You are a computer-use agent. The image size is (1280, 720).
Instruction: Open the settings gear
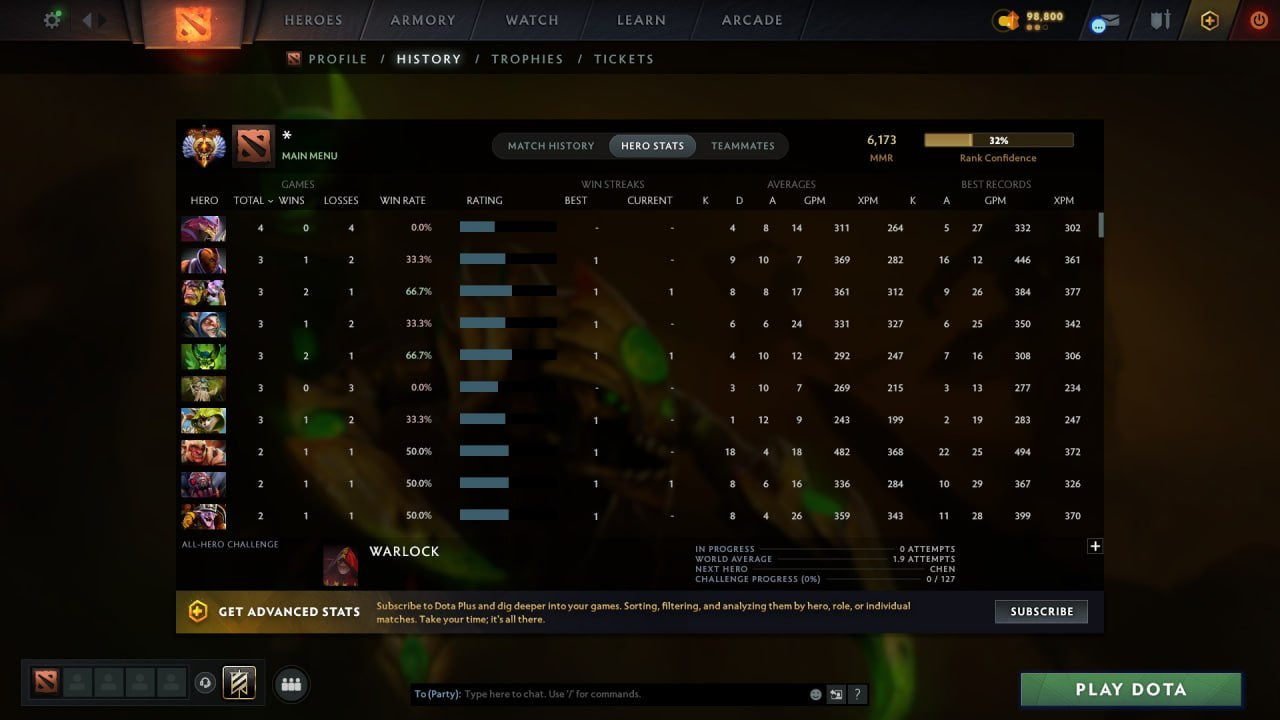53,18
